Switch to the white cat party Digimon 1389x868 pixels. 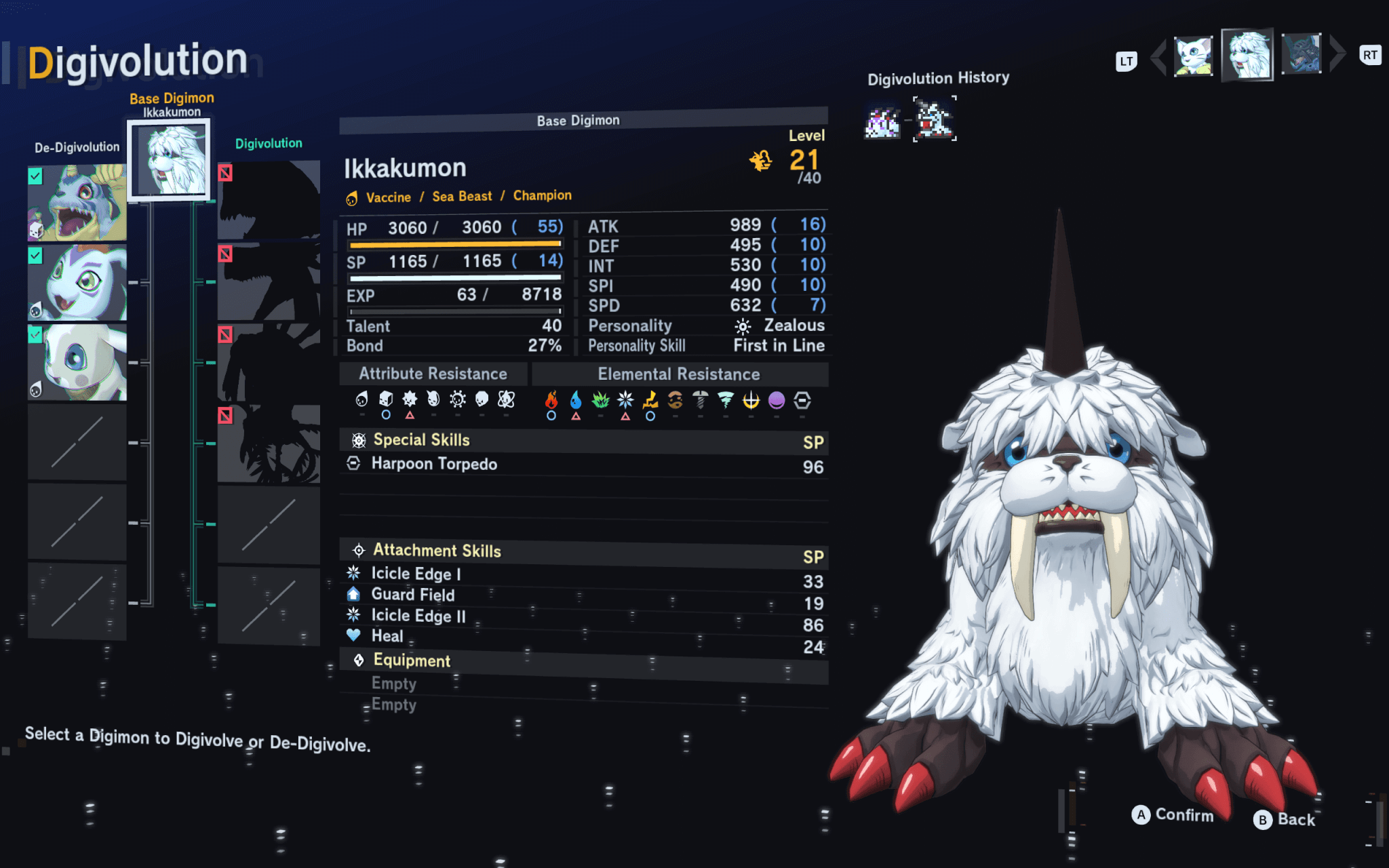point(1193,56)
